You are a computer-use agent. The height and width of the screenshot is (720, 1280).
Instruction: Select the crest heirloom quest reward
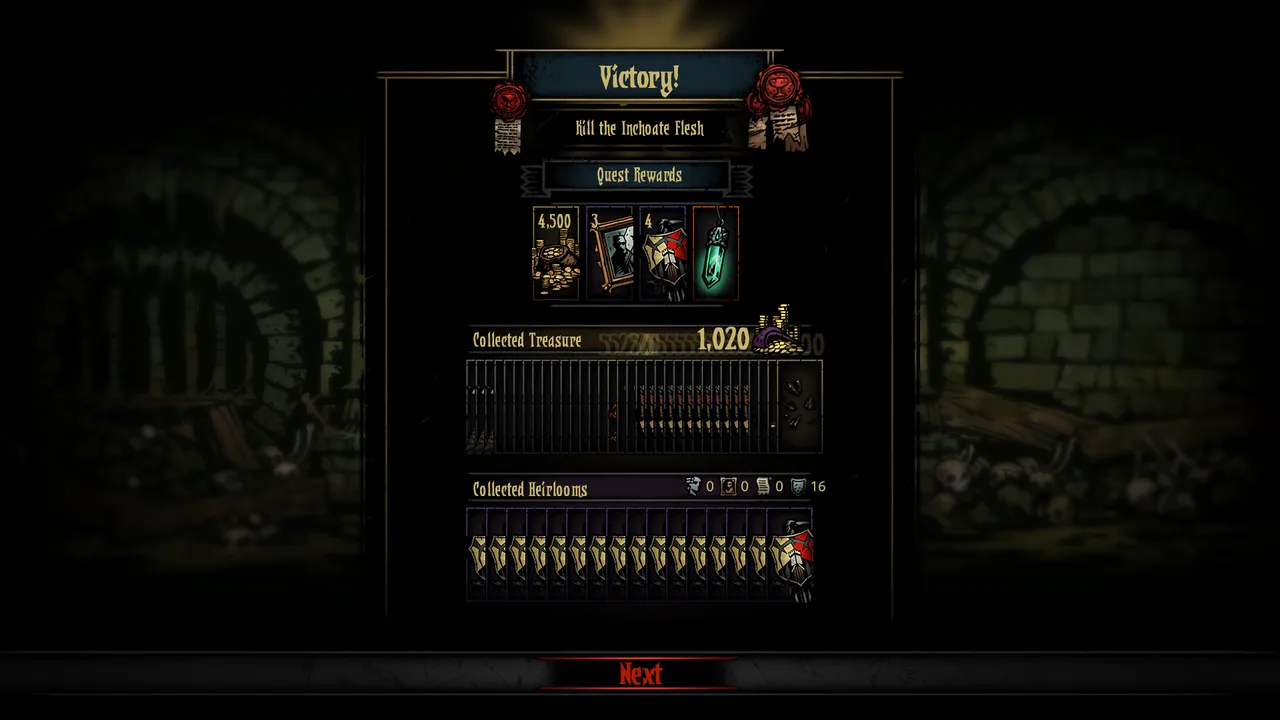point(662,253)
